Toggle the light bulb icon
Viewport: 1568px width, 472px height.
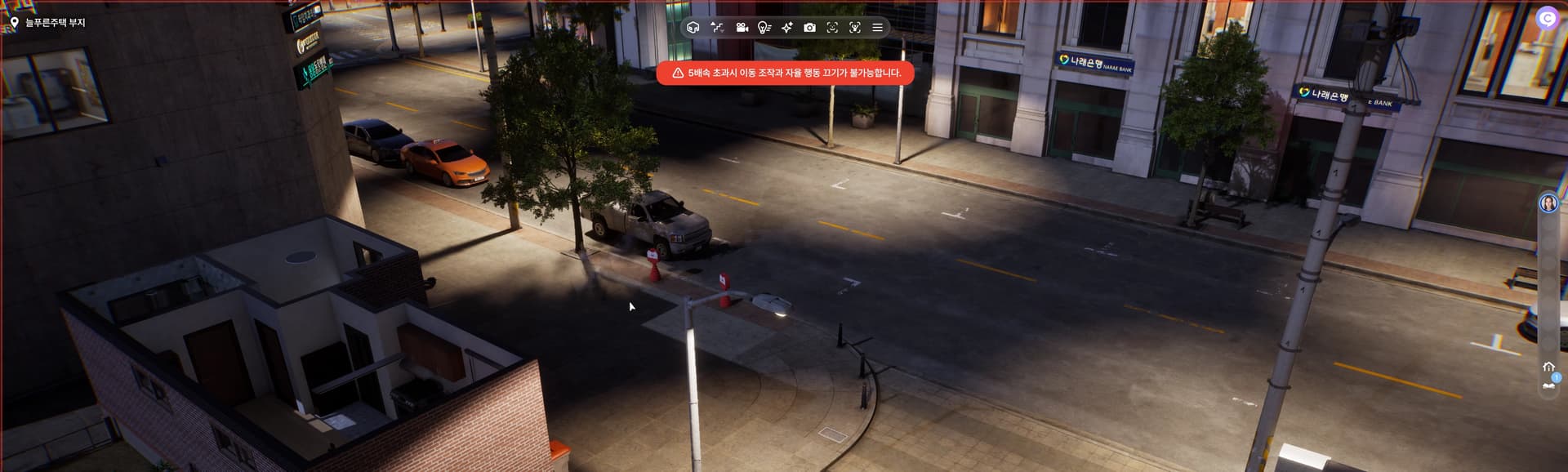[764, 28]
